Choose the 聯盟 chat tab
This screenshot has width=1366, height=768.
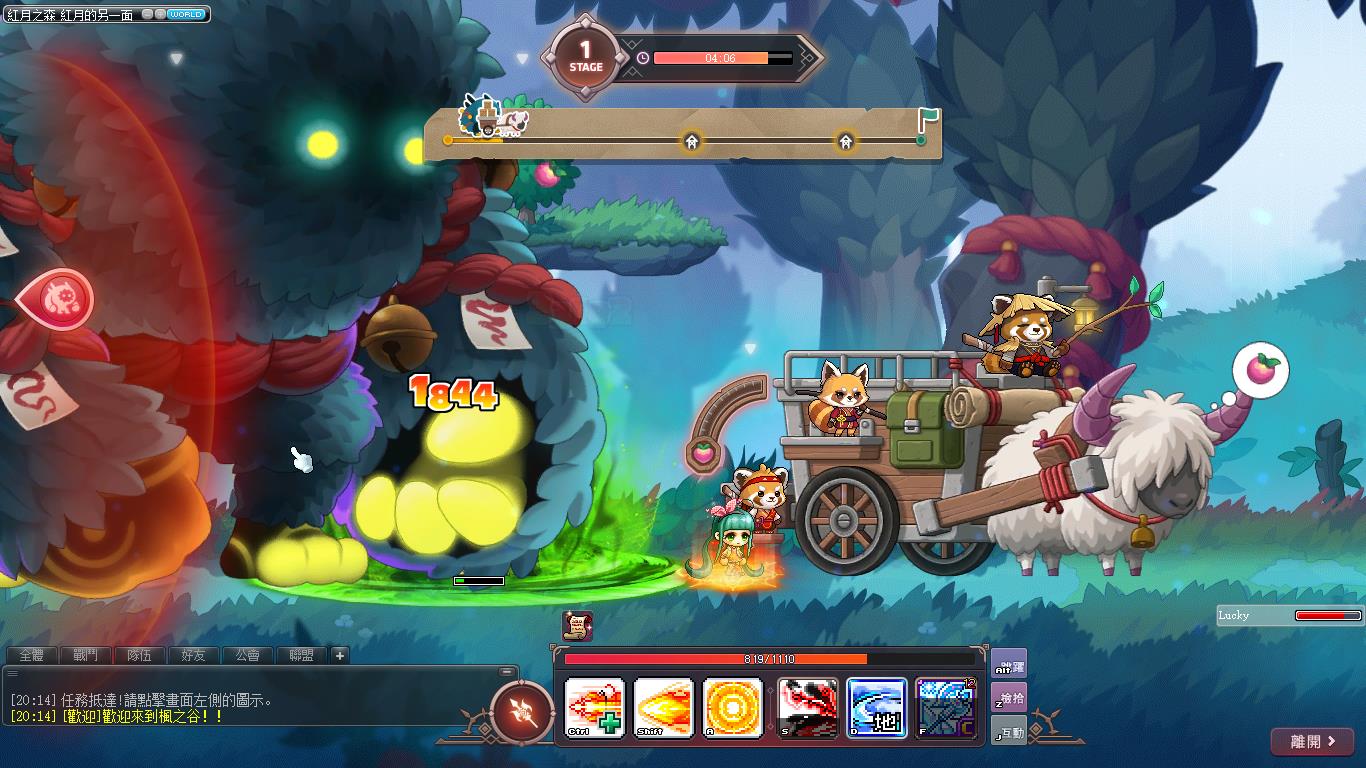coord(301,655)
